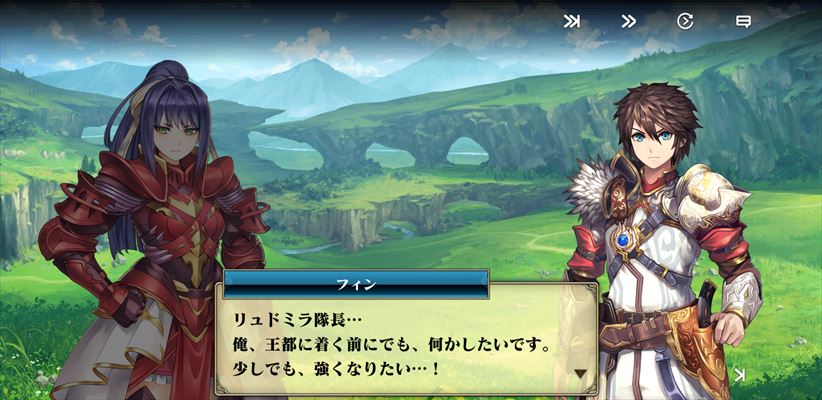This screenshot has height=400, width=822.
Task: Skip the whole story scene
Action: [x=572, y=21]
